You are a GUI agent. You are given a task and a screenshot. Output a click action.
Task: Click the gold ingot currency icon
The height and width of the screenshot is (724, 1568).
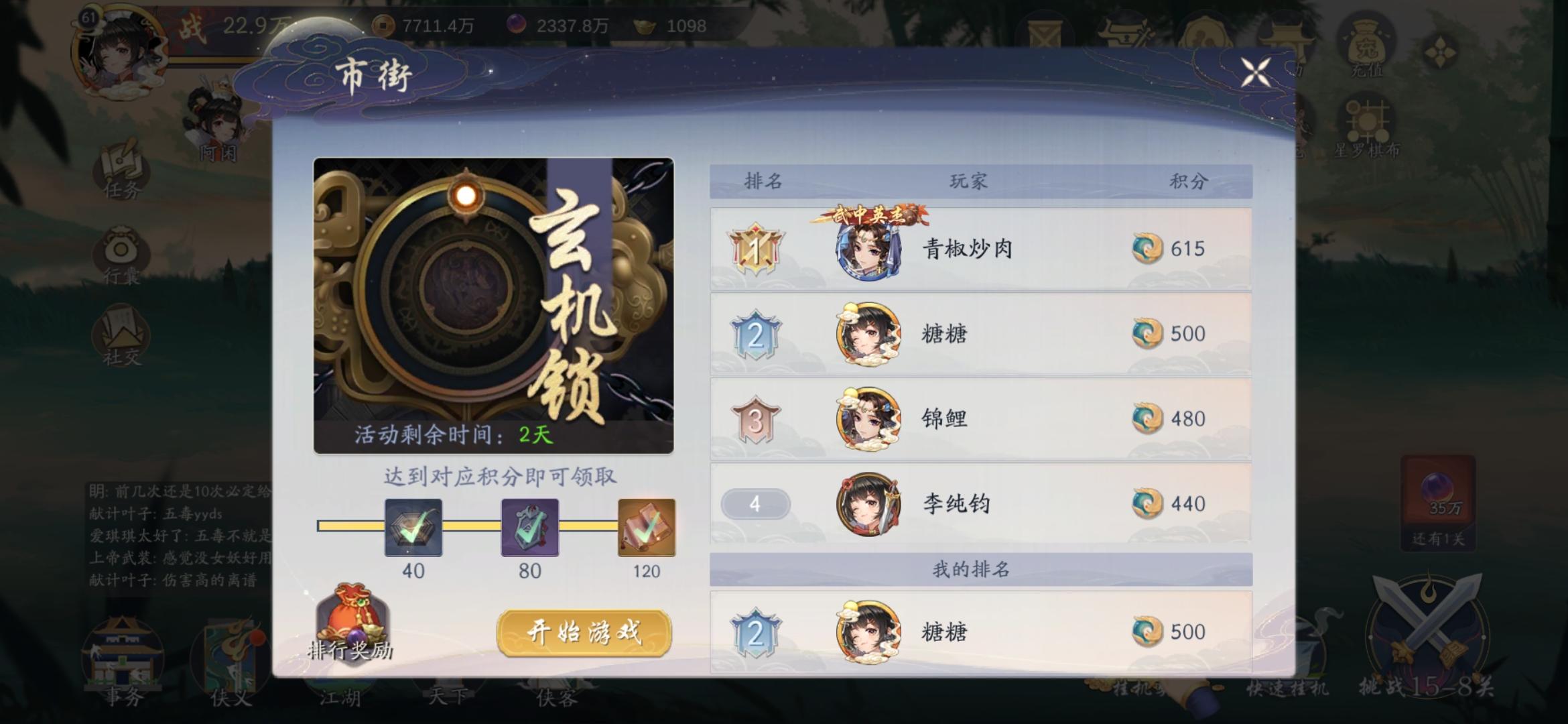[643, 25]
